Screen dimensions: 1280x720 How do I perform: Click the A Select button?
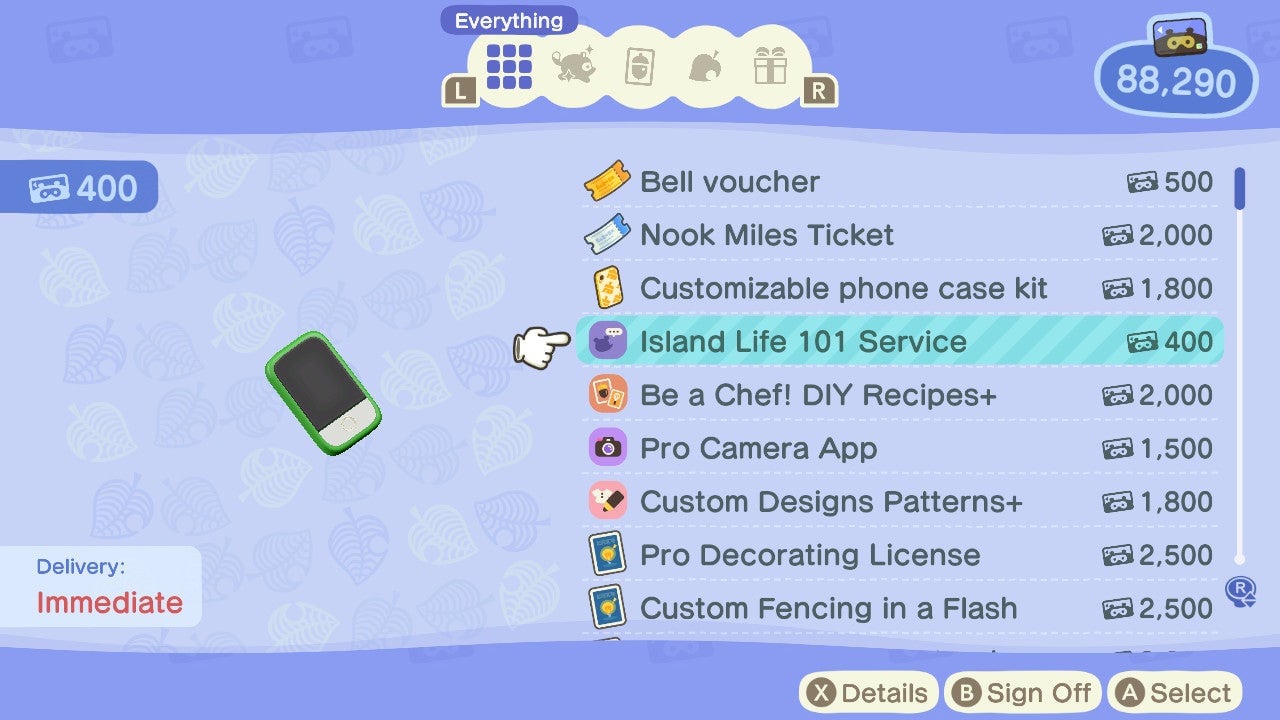point(1174,692)
